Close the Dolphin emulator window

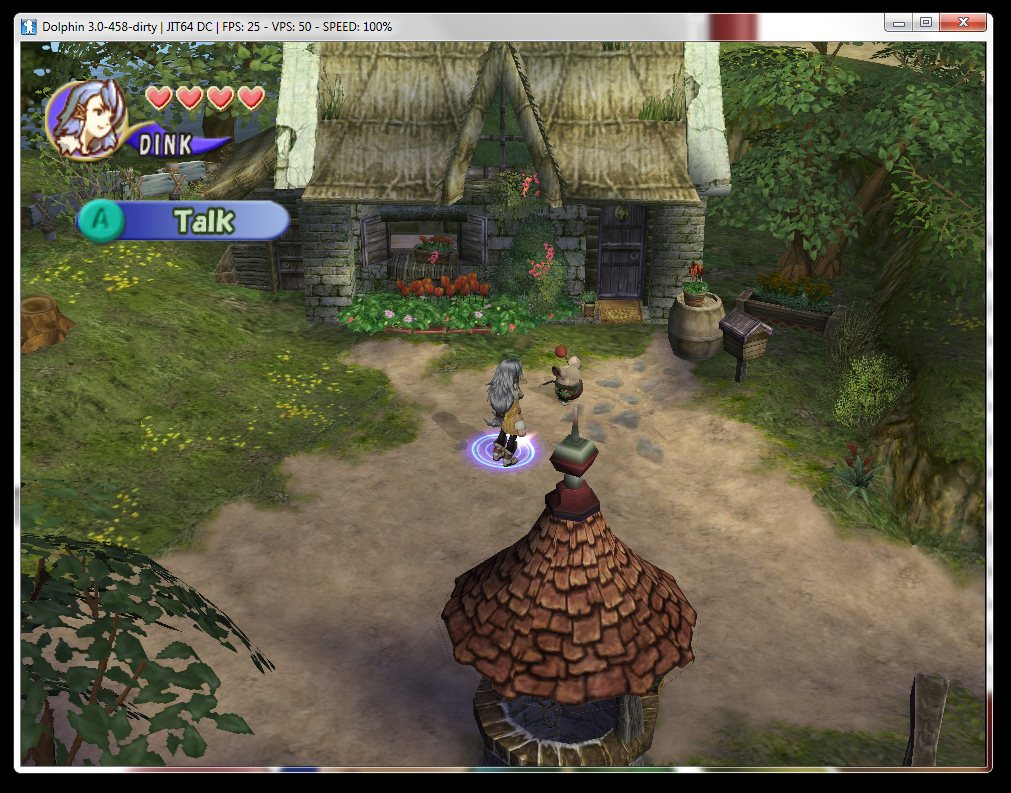(964, 22)
